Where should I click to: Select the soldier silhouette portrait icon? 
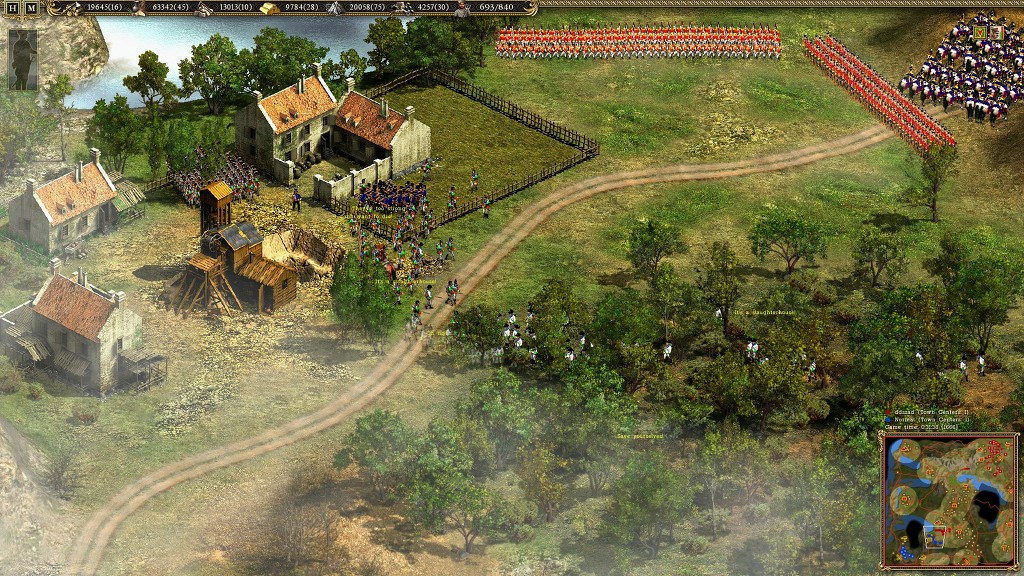tap(22, 59)
